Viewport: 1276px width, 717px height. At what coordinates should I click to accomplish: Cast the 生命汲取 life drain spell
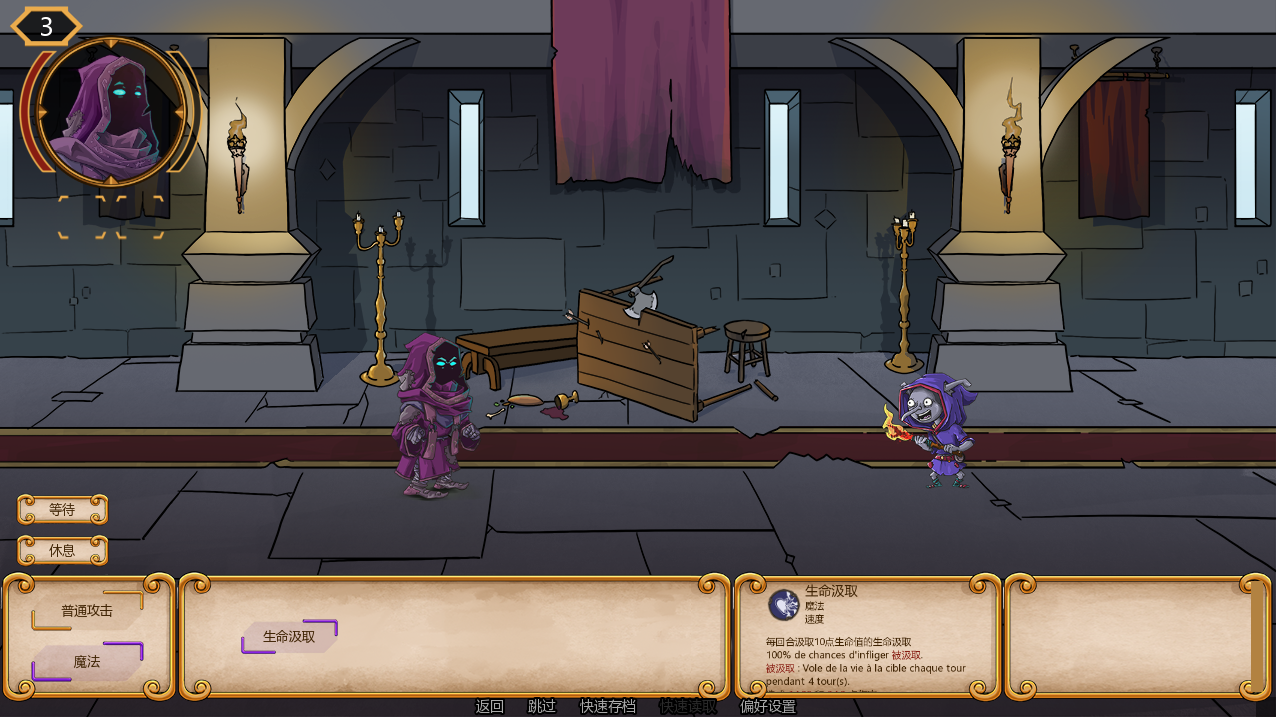[x=289, y=636]
